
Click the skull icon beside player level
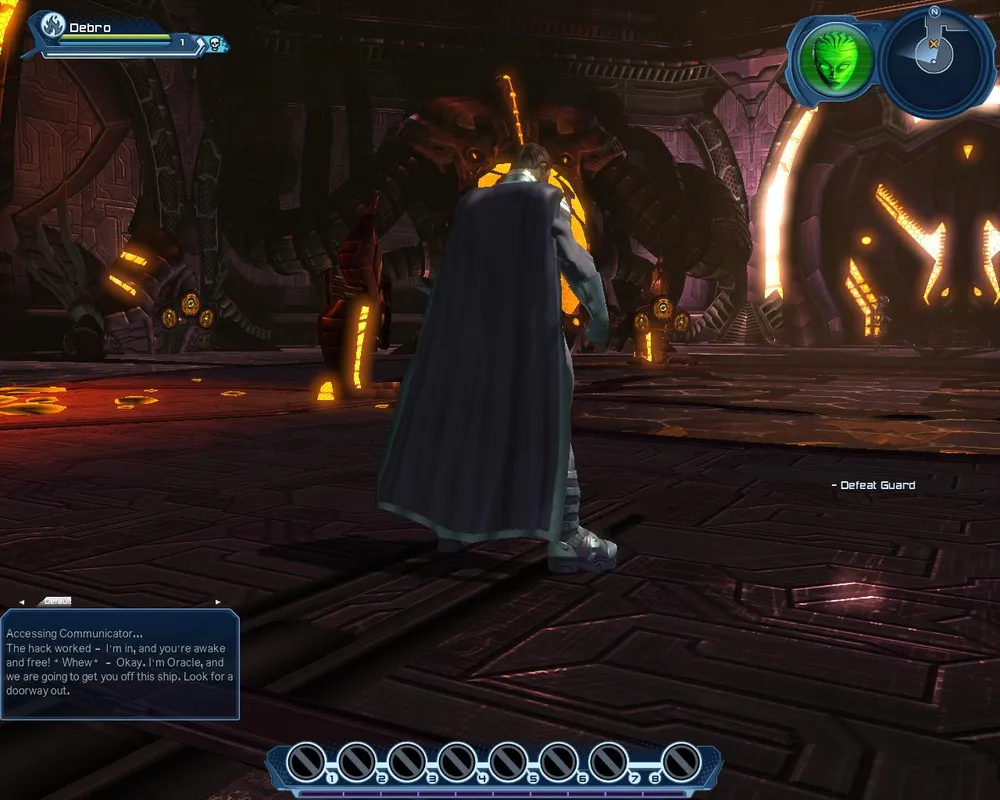point(213,43)
